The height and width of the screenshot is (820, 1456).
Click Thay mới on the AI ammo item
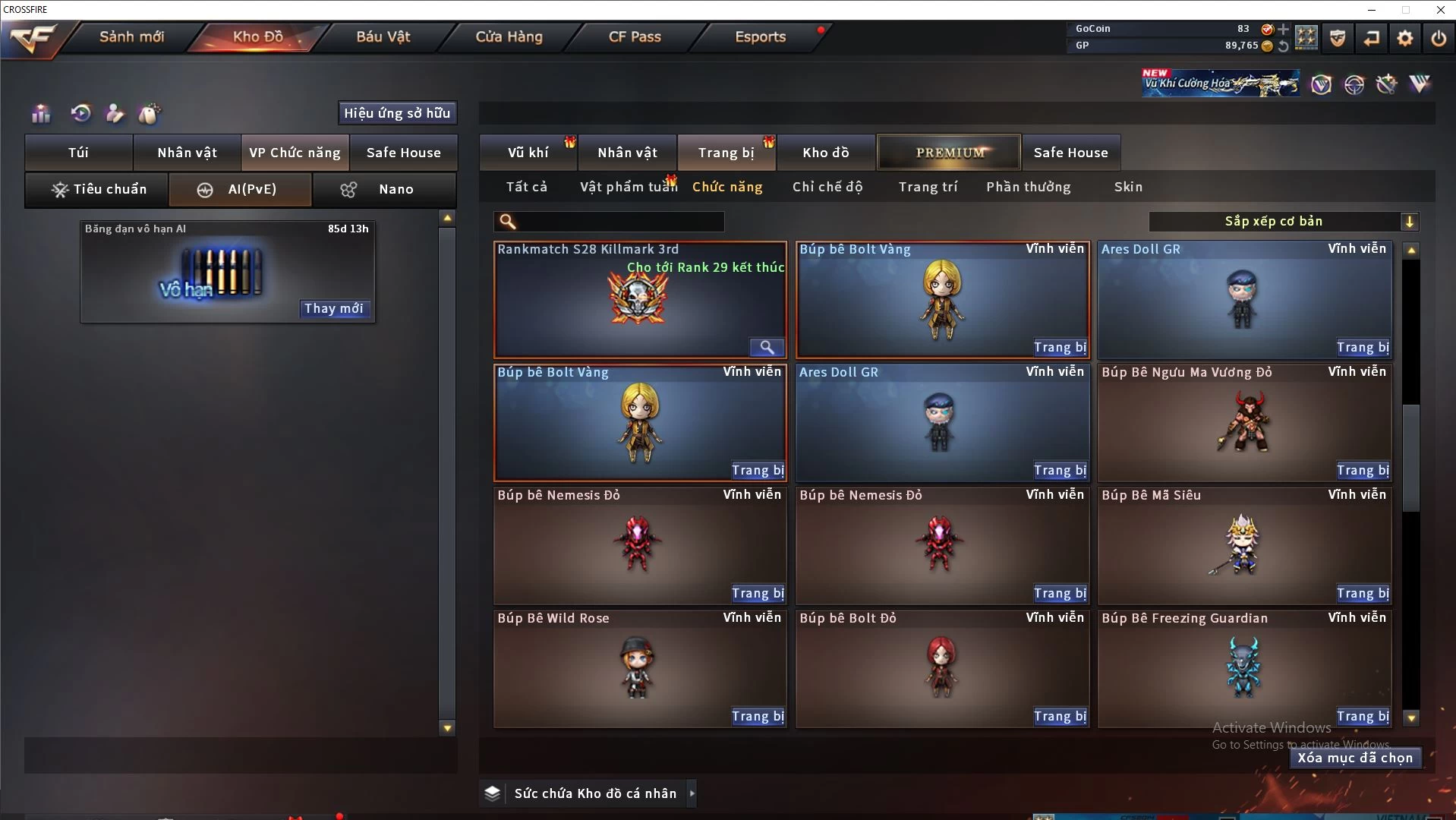(x=333, y=308)
